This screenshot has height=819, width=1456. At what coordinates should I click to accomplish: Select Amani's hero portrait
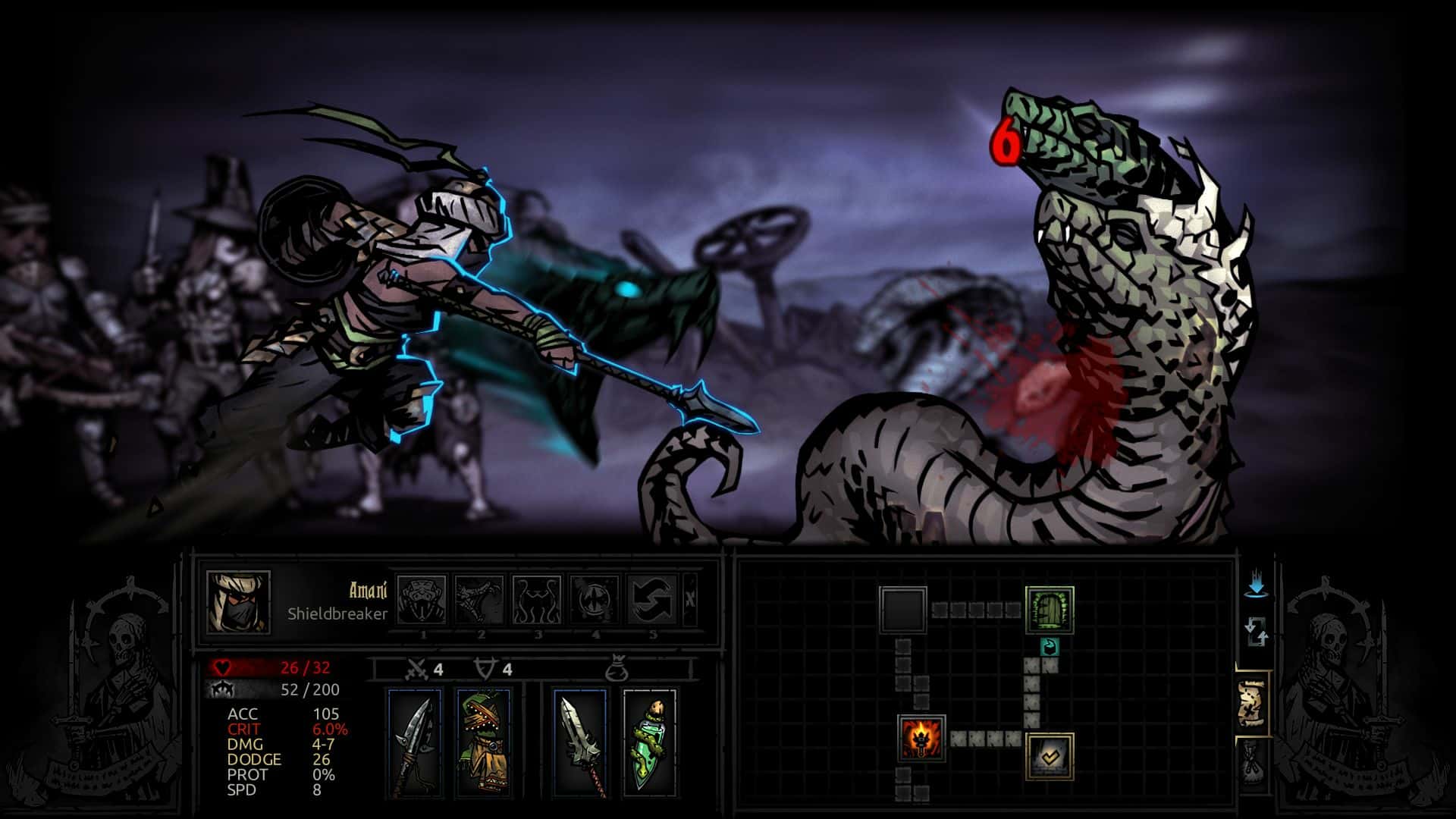(238, 601)
